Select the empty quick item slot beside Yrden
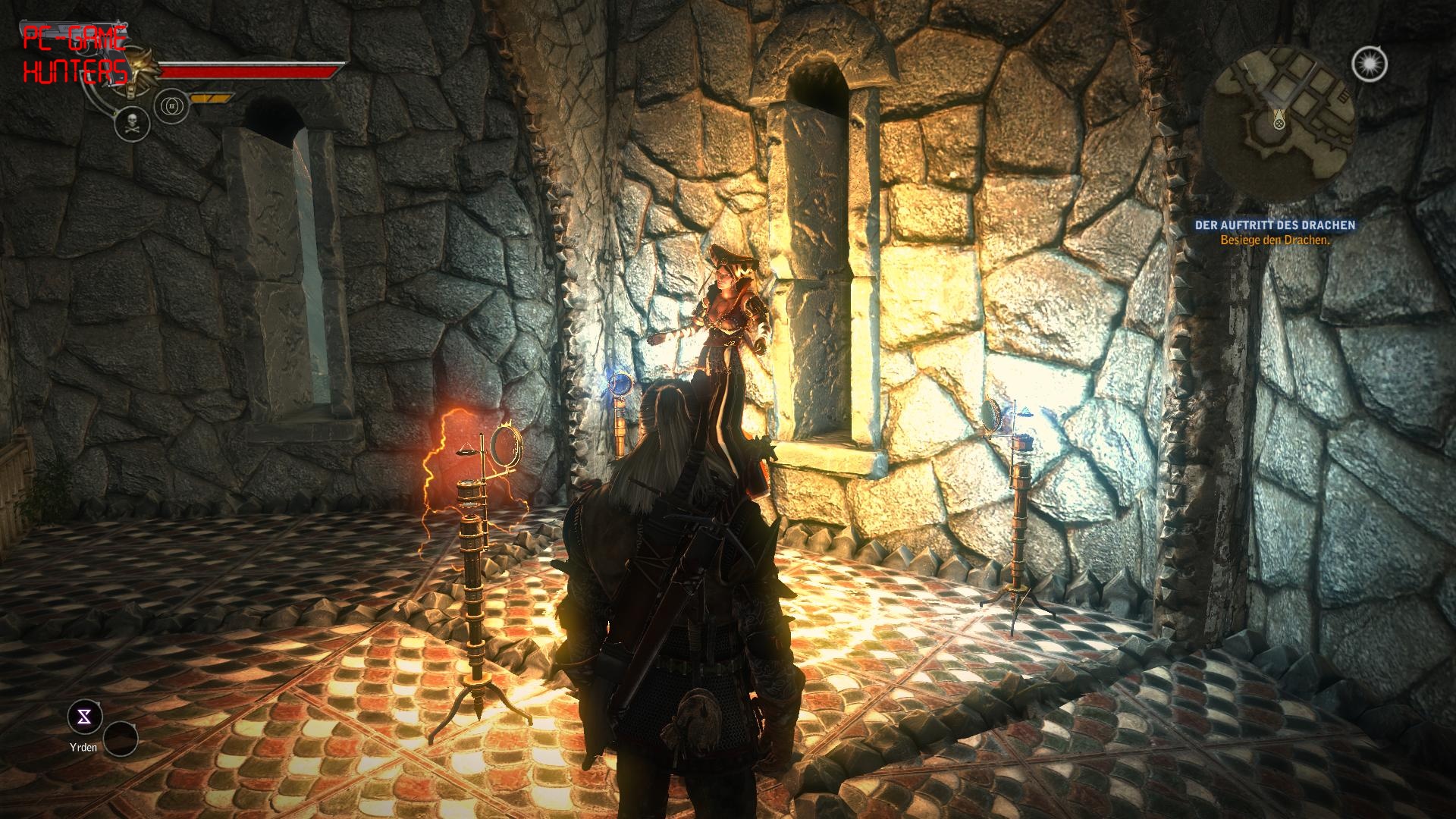Viewport: 1456px width, 819px height. click(121, 739)
